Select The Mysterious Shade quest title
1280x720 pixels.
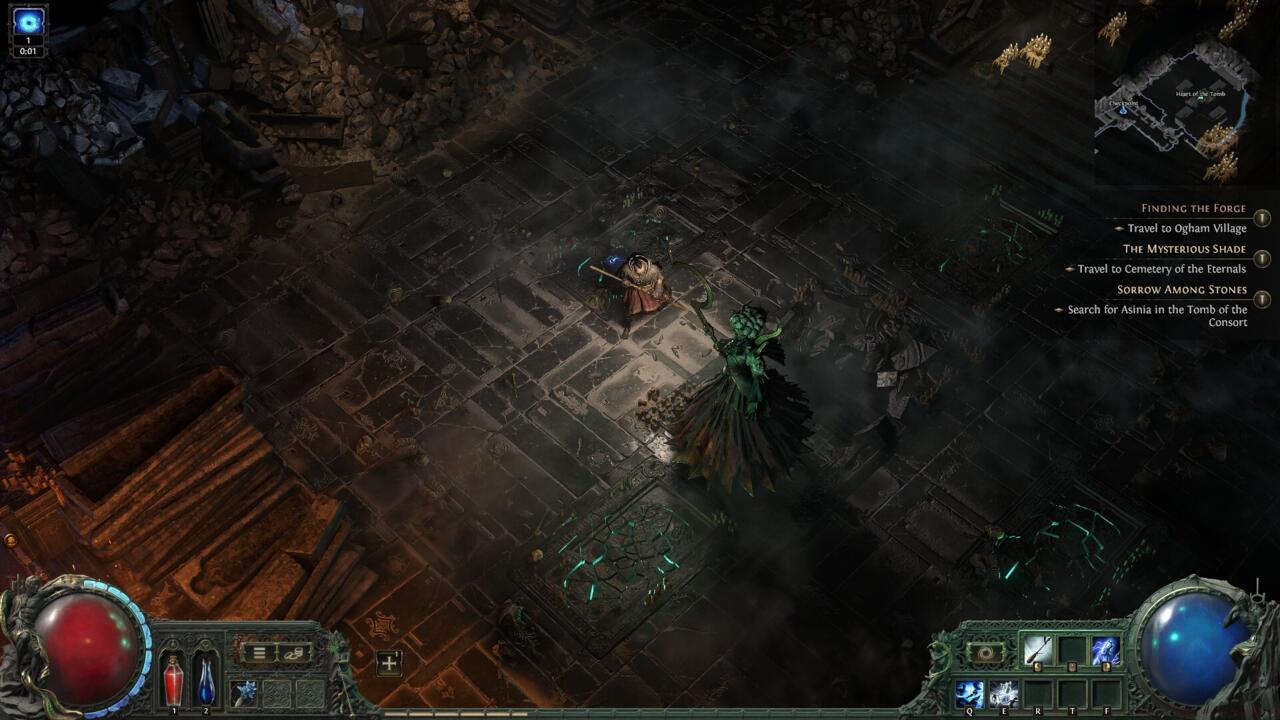(x=1184, y=249)
